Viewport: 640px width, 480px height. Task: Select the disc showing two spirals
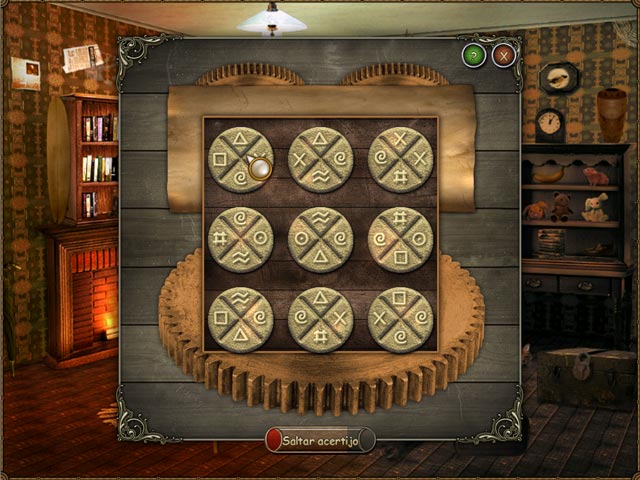click(401, 320)
